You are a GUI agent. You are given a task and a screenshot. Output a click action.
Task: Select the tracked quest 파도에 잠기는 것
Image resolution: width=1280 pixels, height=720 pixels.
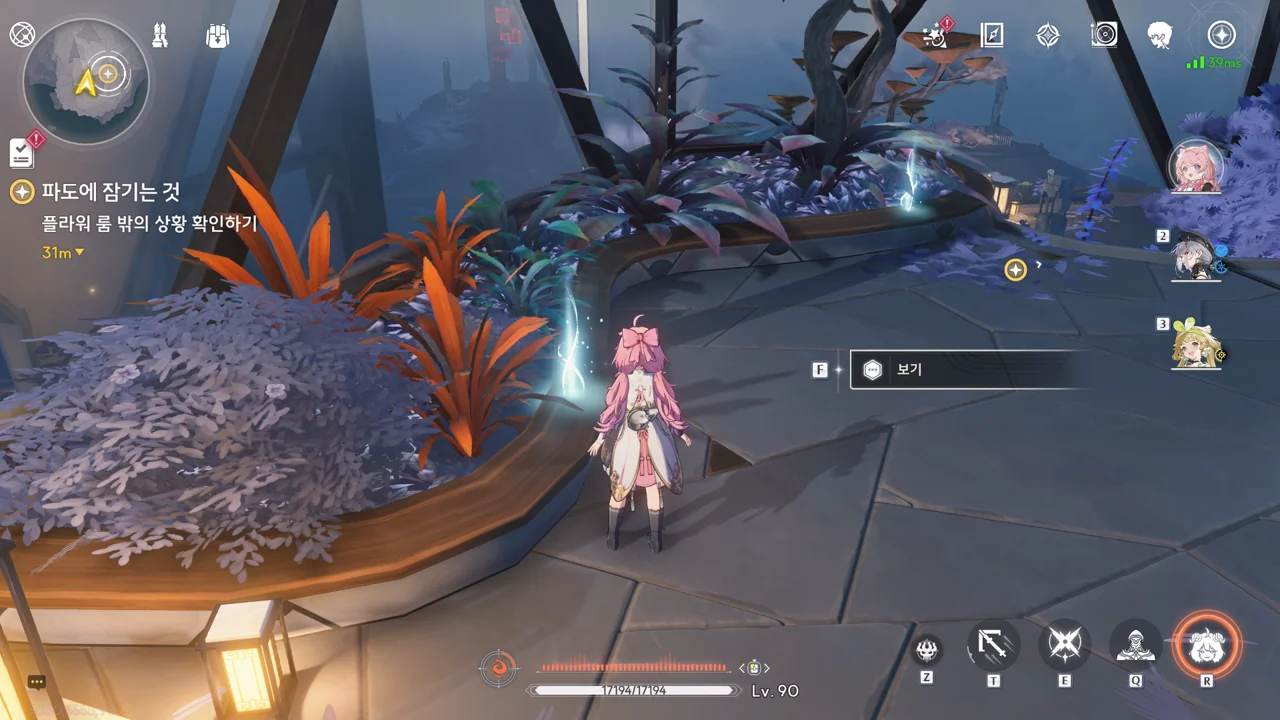tap(110, 192)
